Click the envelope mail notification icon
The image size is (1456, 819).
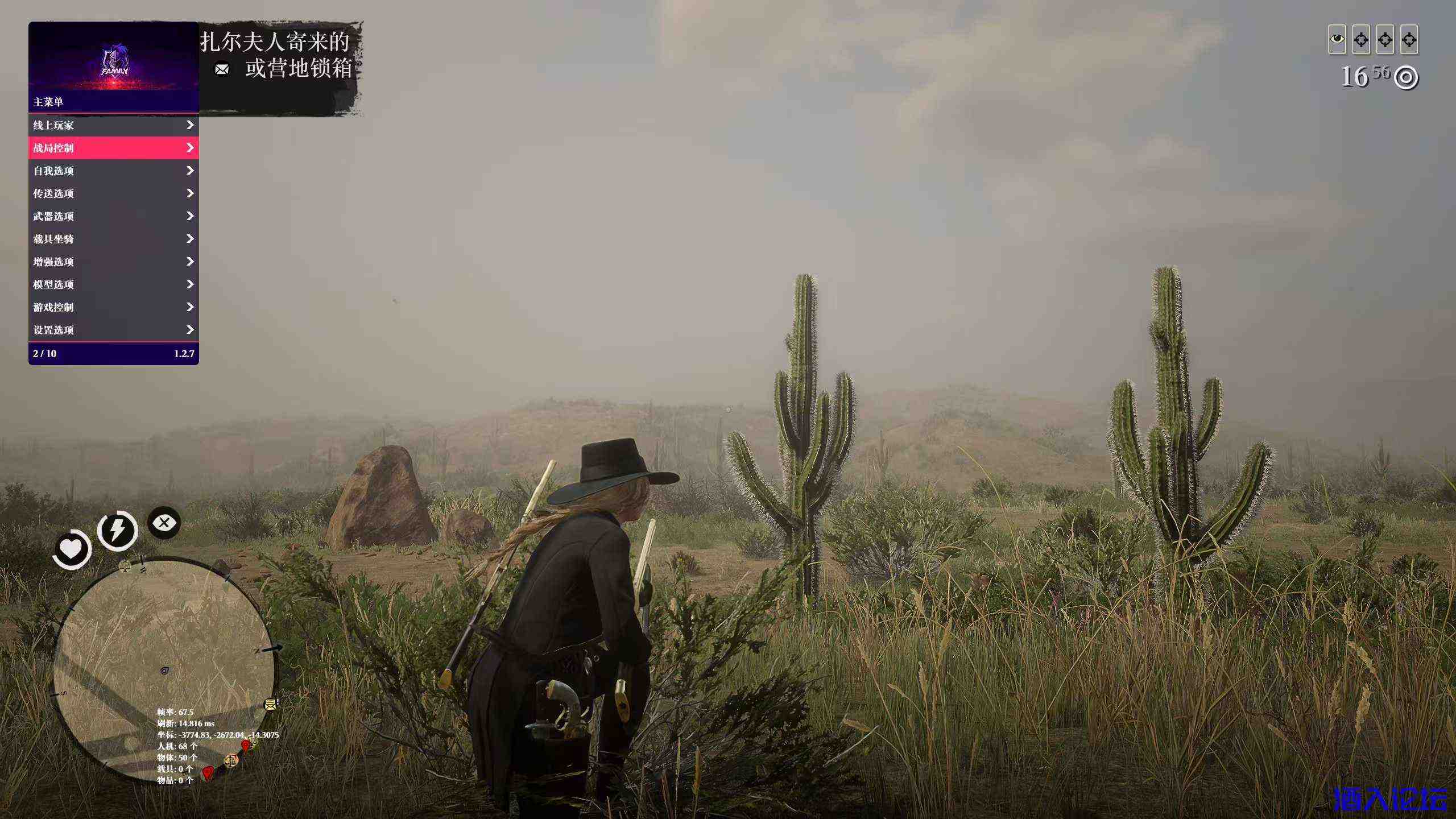point(222,69)
